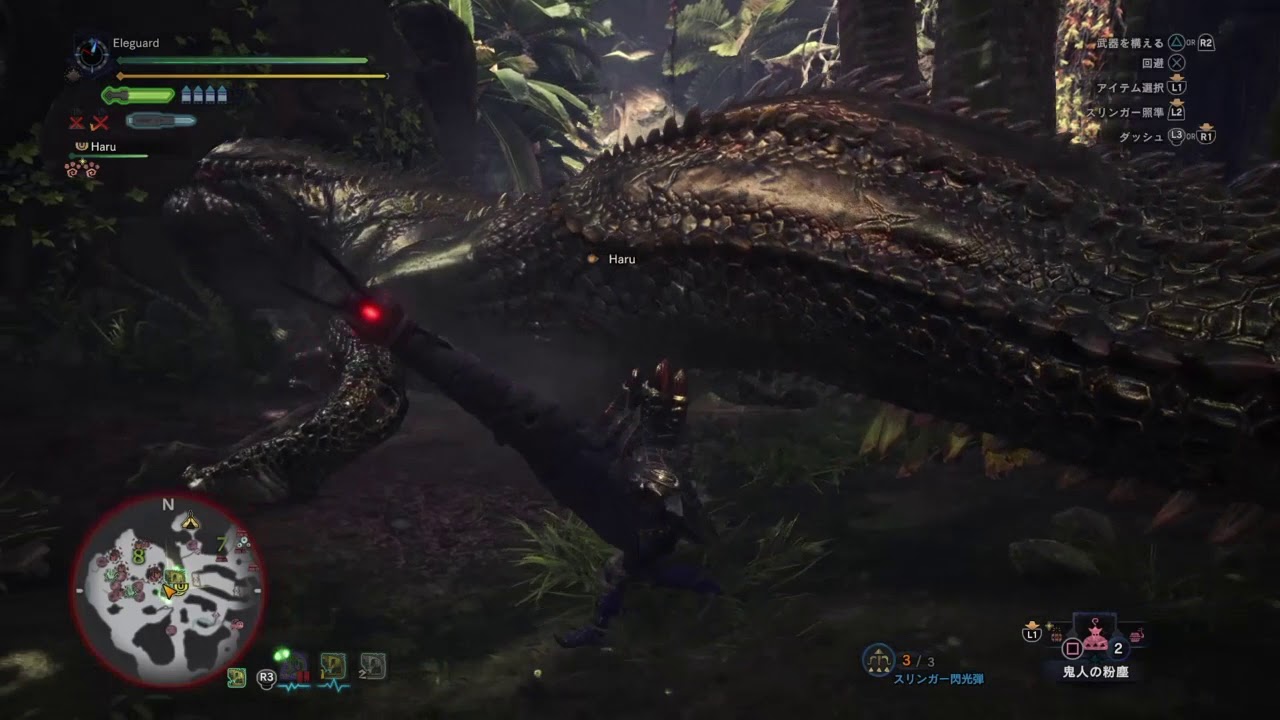Toggle the second red X status icon
Viewport: 1280px width, 720px height.
pyautogui.click(x=99, y=121)
